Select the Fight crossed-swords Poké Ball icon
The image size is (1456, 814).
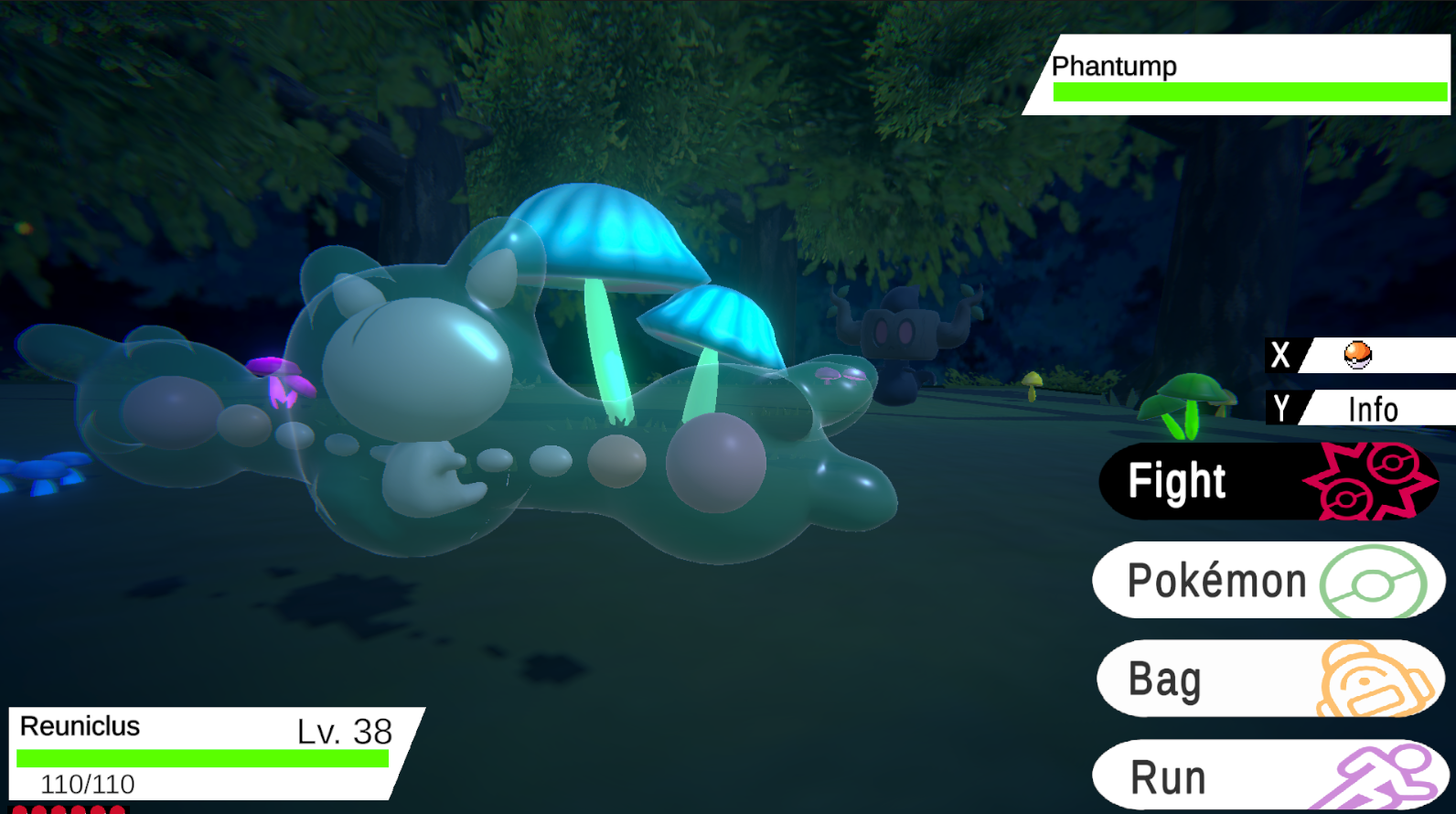click(1374, 482)
